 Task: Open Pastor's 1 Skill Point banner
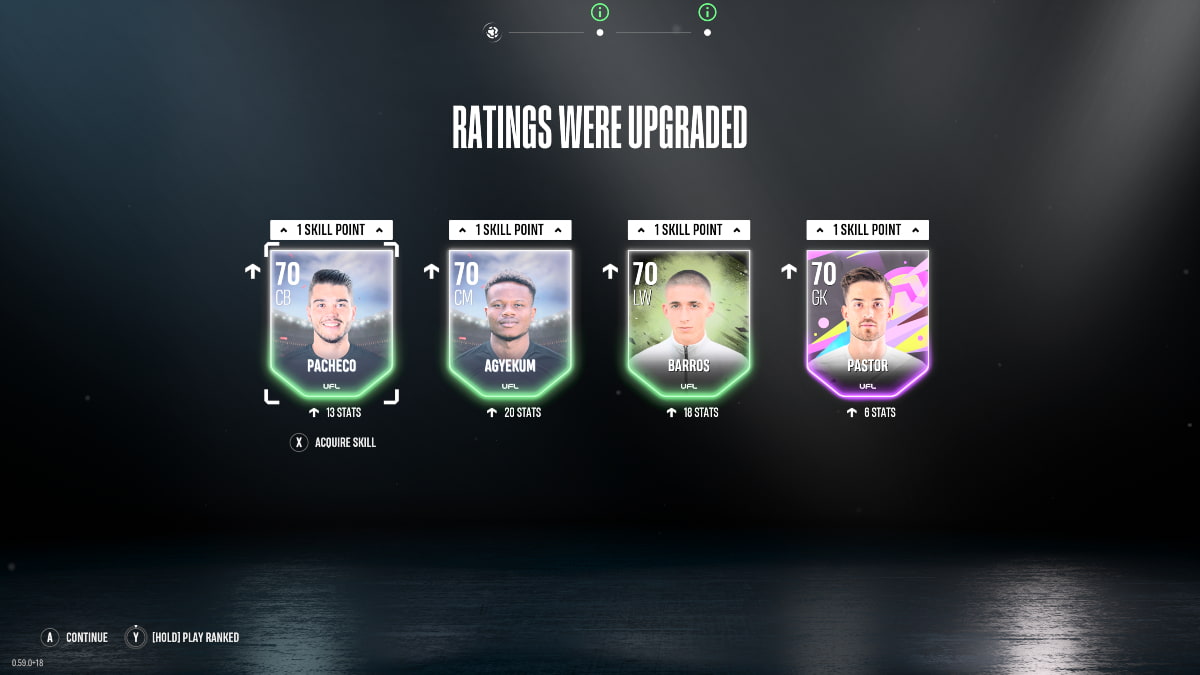coord(867,230)
